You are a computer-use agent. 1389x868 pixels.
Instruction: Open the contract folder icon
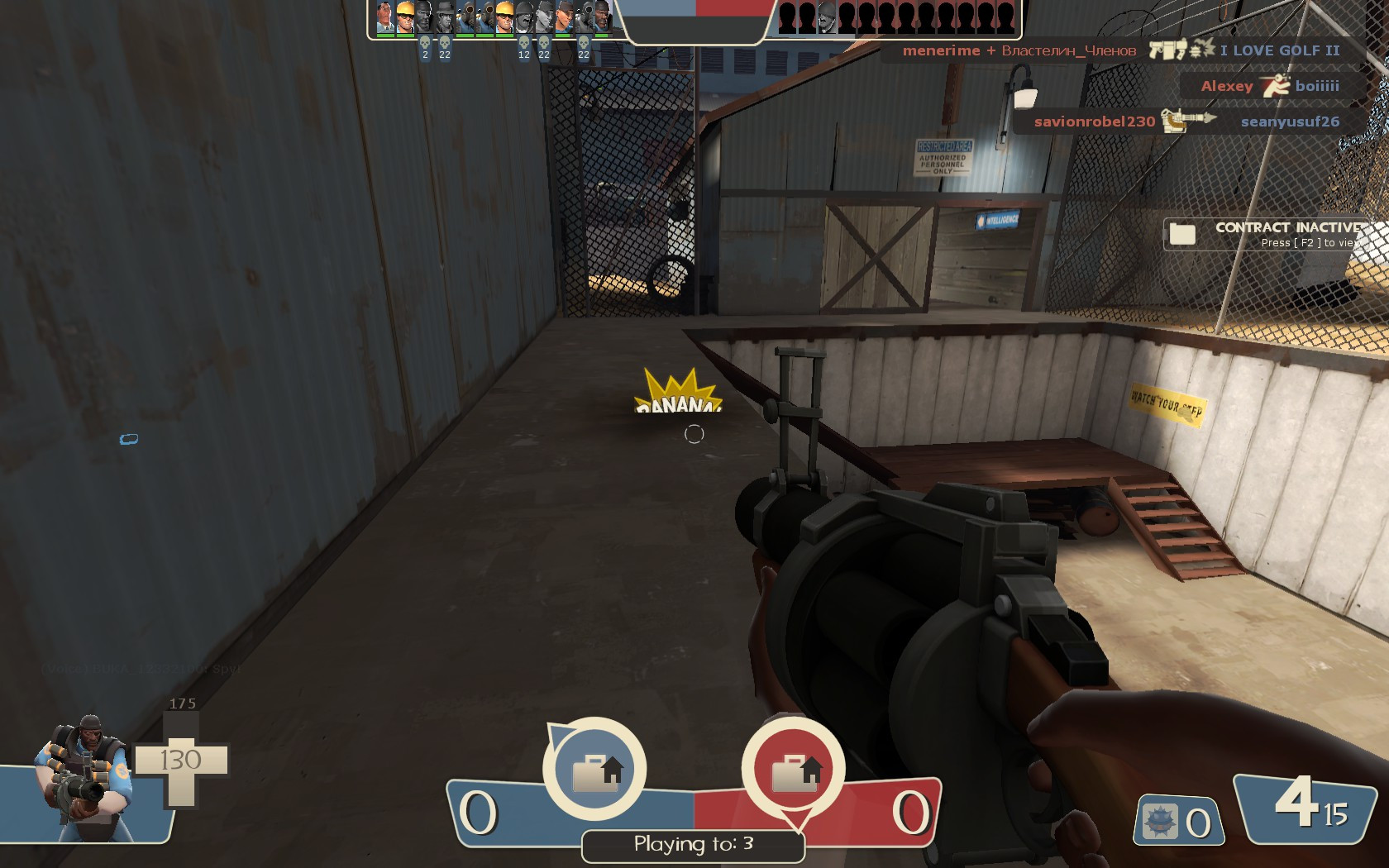coord(1182,234)
